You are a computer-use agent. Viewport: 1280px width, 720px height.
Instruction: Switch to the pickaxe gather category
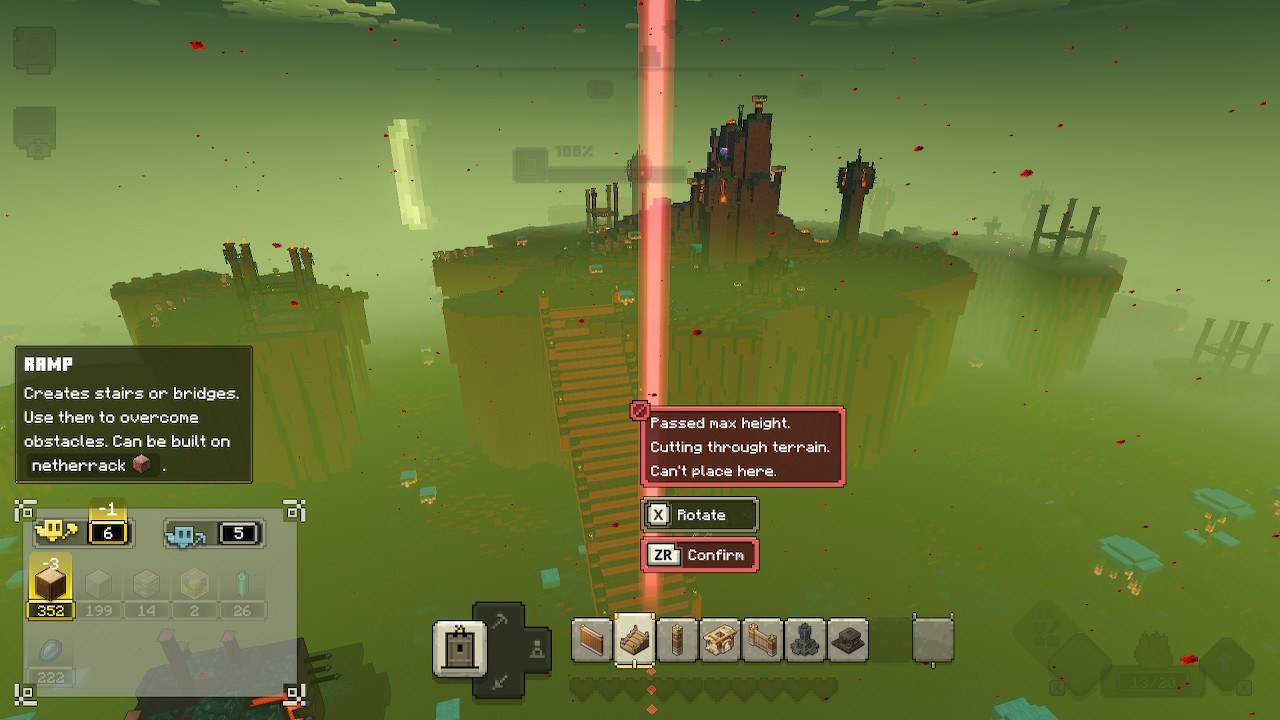pyautogui.click(x=499, y=621)
